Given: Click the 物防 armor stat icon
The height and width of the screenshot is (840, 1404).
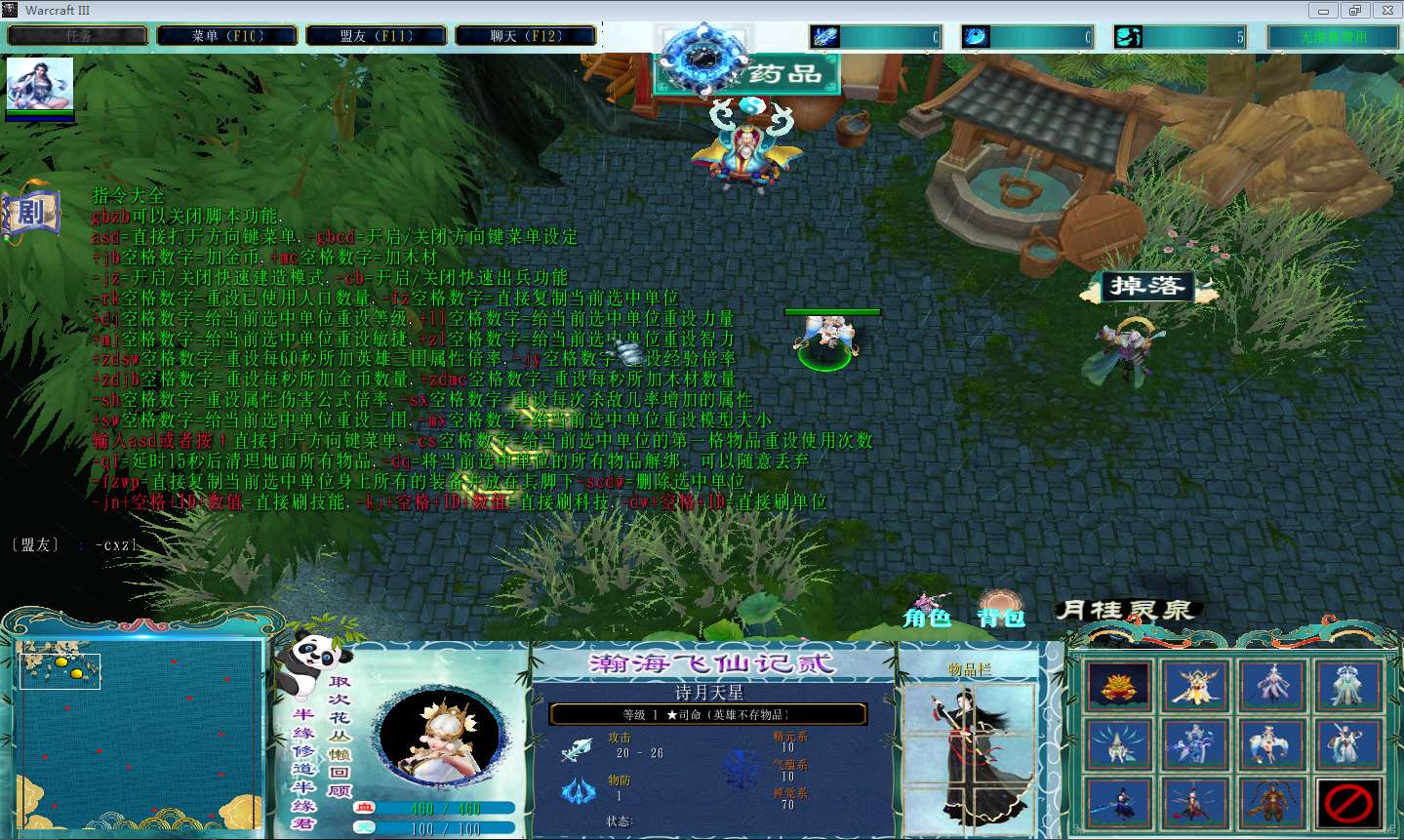Looking at the screenshot, I should click(578, 789).
